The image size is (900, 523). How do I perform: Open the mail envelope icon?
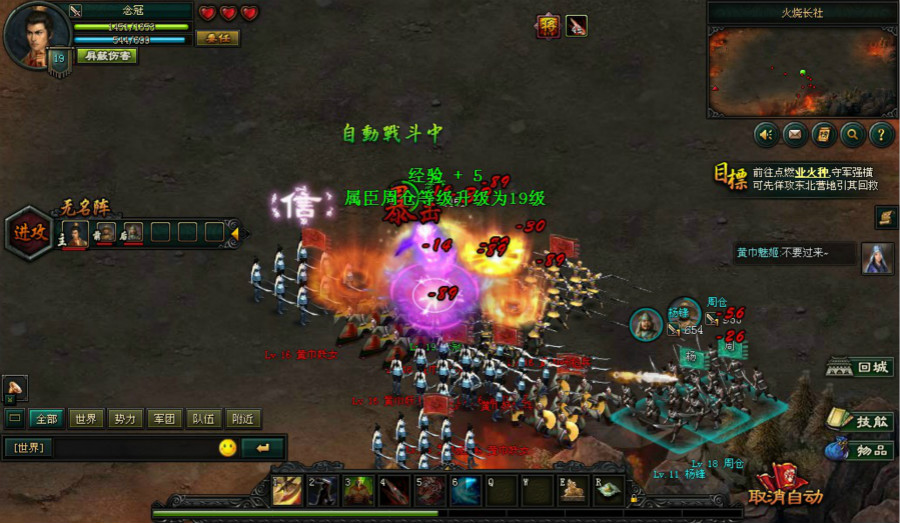795,133
